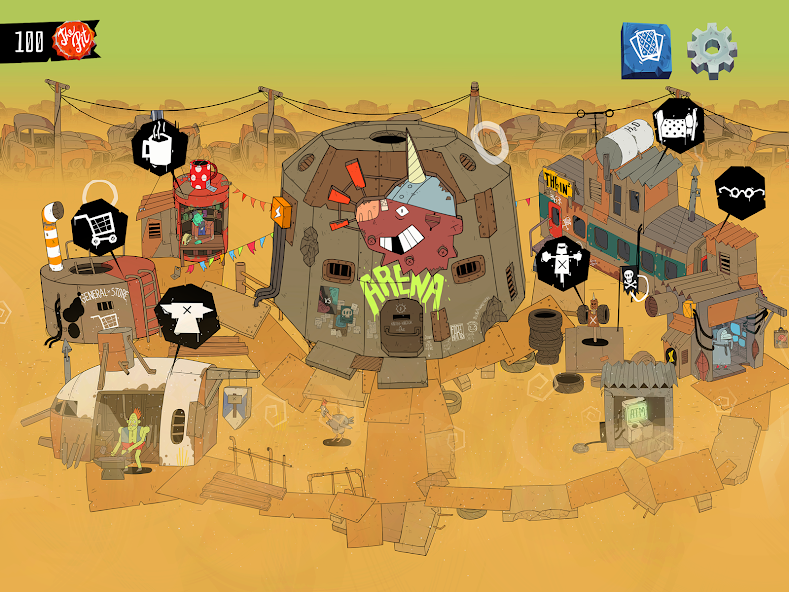Select the steaming coffee mug marker
789x592 pixels.
click(x=160, y=147)
